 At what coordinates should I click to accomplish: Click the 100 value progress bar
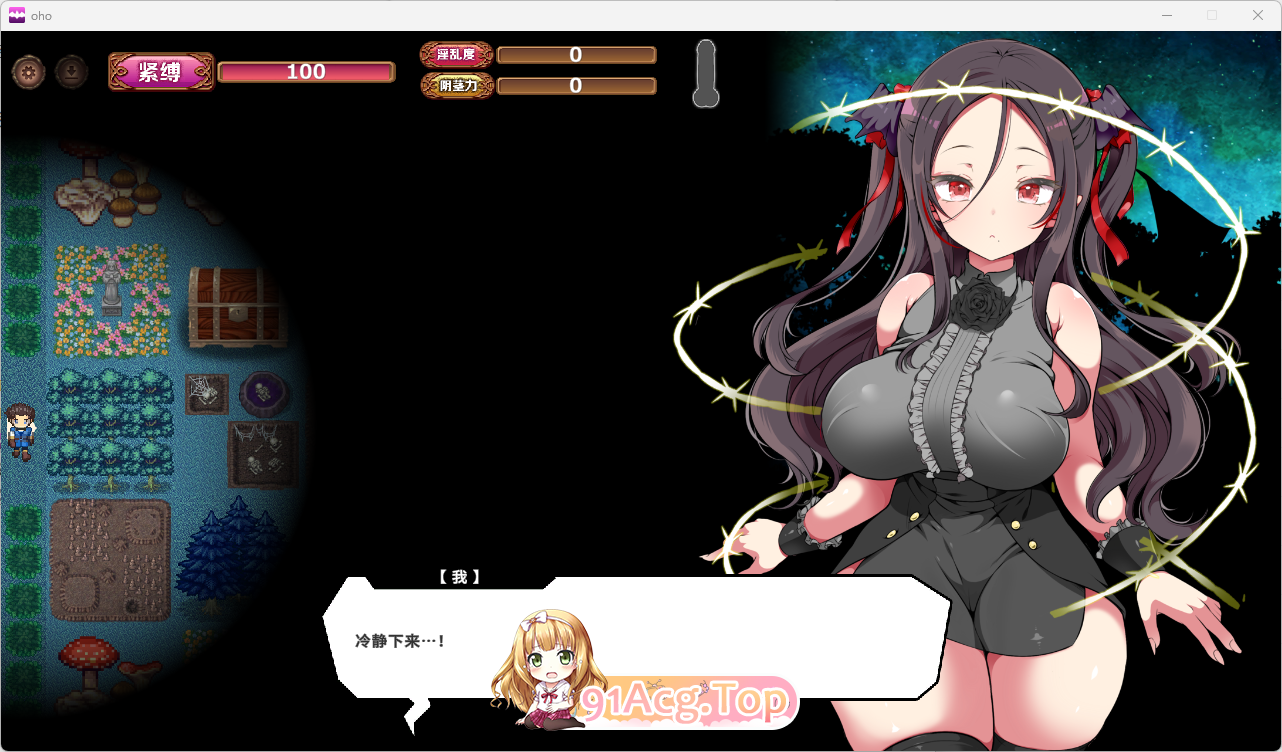click(x=306, y=72)
